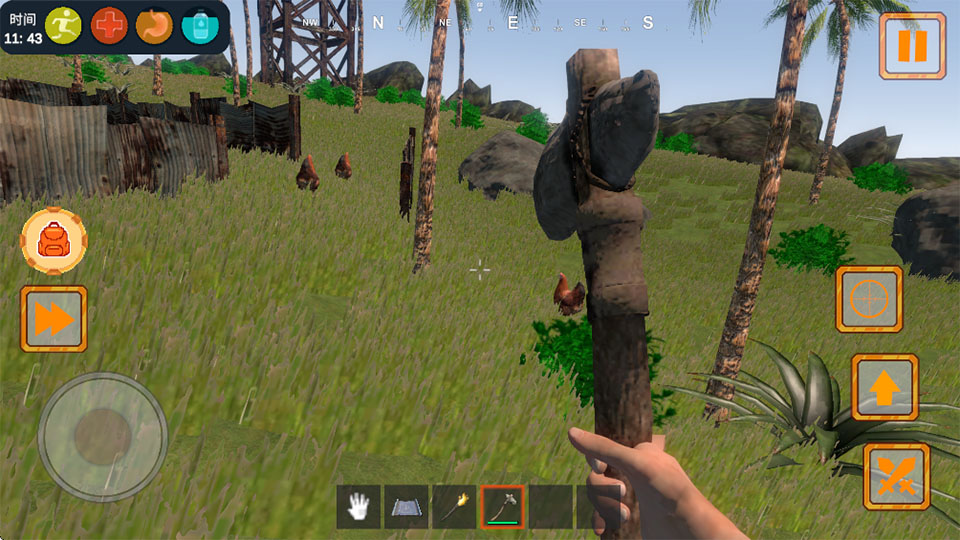960x540 pixels.
Task: Select the bare hand hotbar slot
Action: pyautogui.click(x=358, y=507)
